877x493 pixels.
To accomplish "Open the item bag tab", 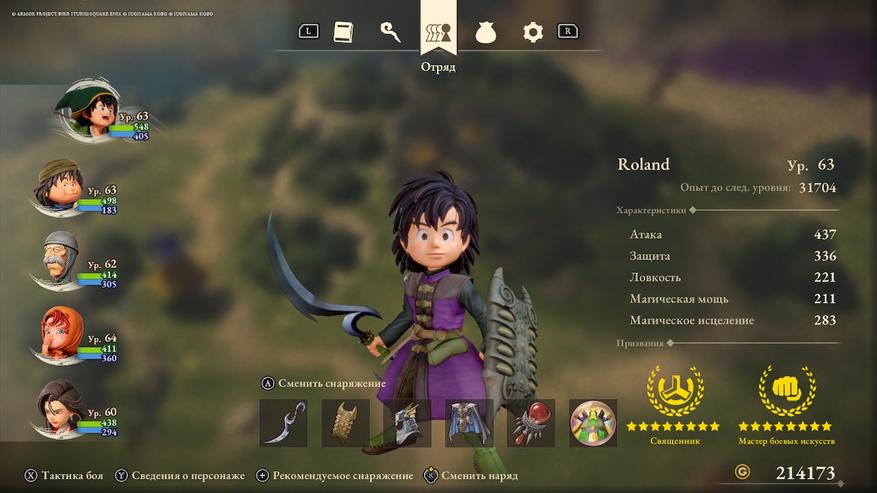I will click(486, 32).
